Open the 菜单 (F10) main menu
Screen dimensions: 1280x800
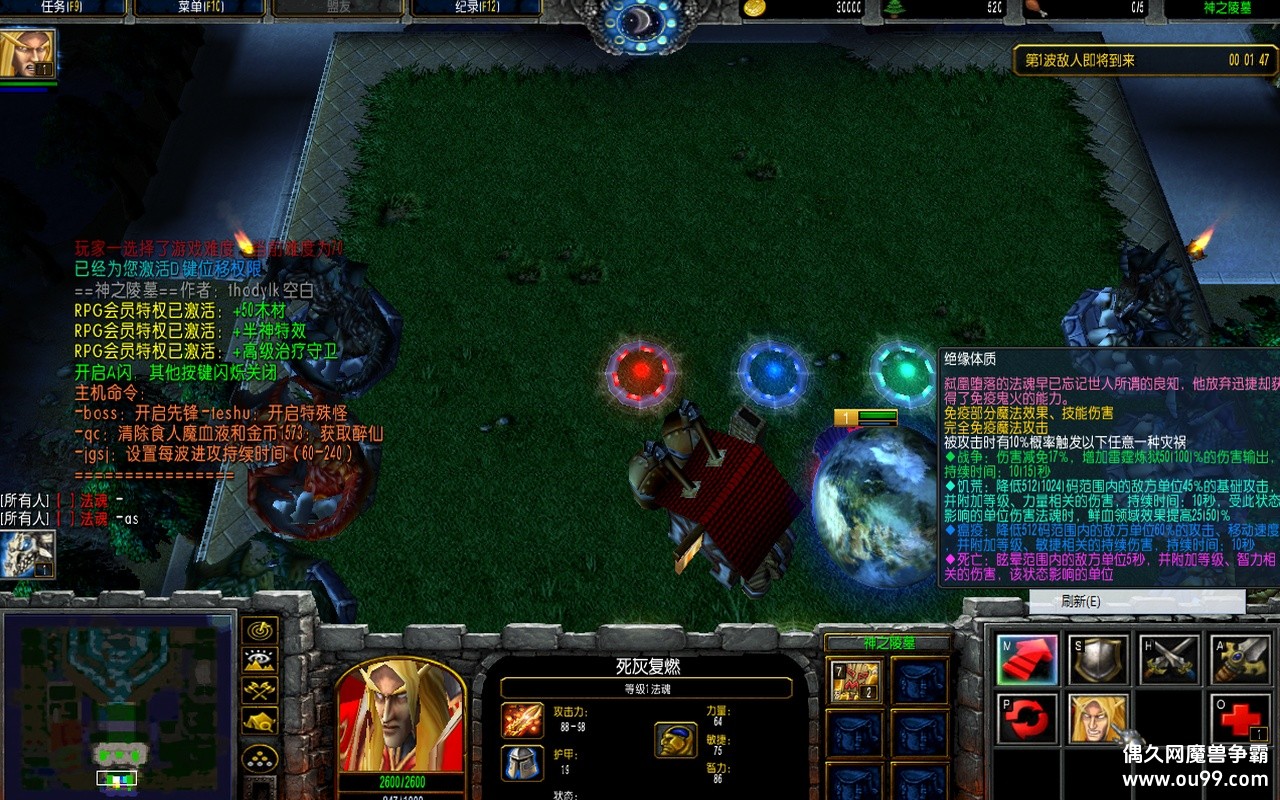tap(199, 8)
